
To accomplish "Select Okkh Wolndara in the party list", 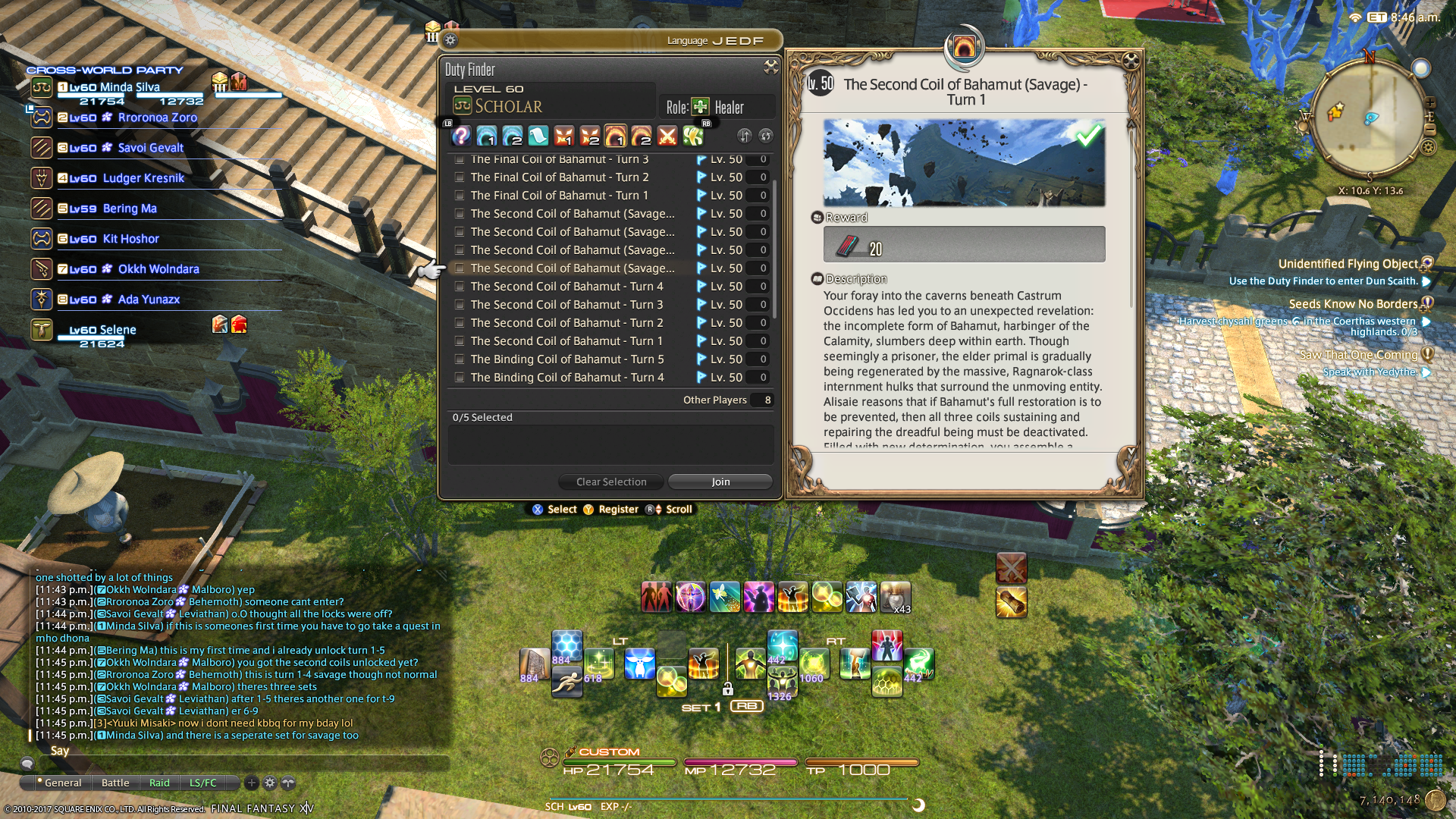I will point(158,269).
